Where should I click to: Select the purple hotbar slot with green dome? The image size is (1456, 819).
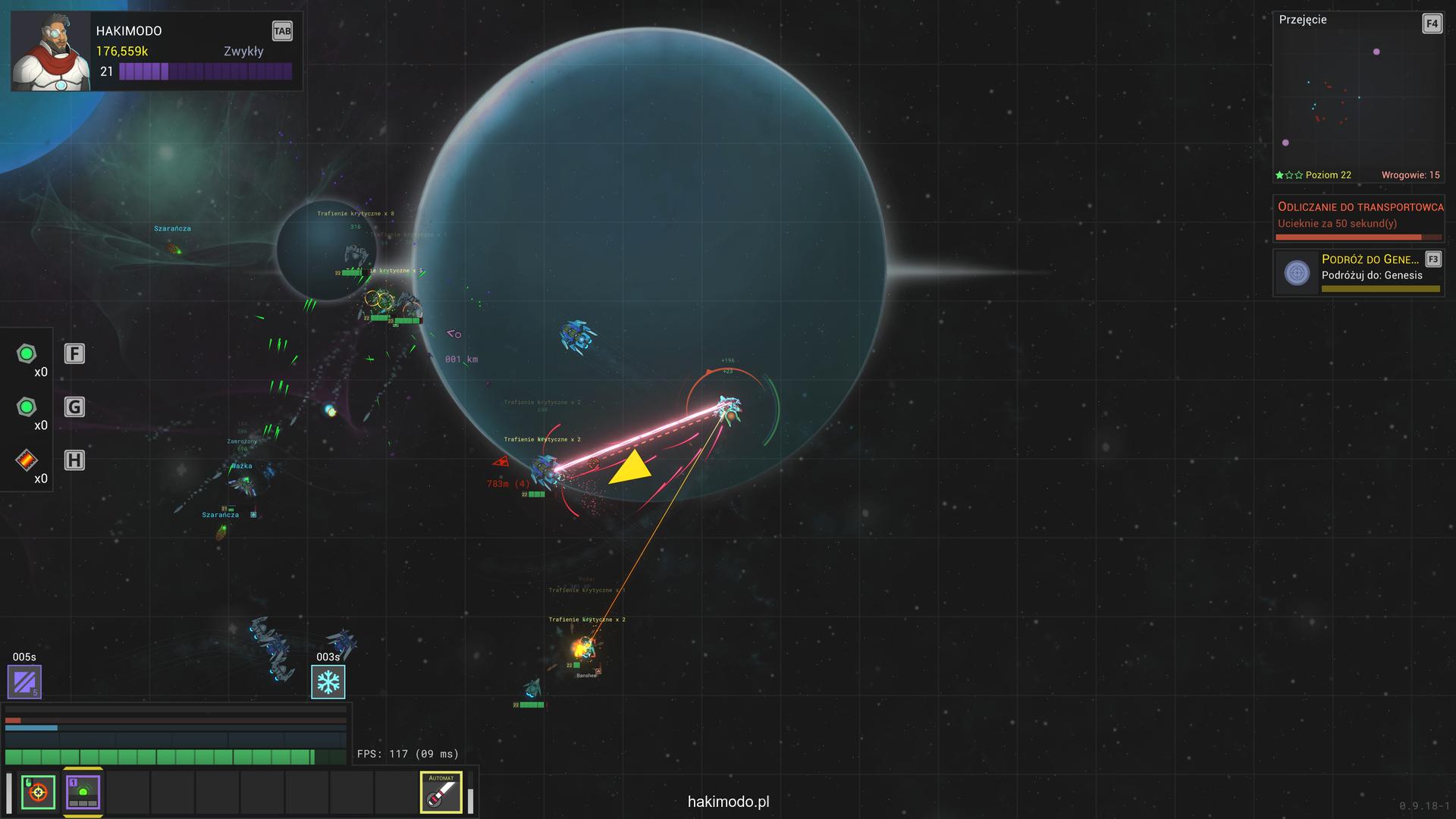pos(83,792)
